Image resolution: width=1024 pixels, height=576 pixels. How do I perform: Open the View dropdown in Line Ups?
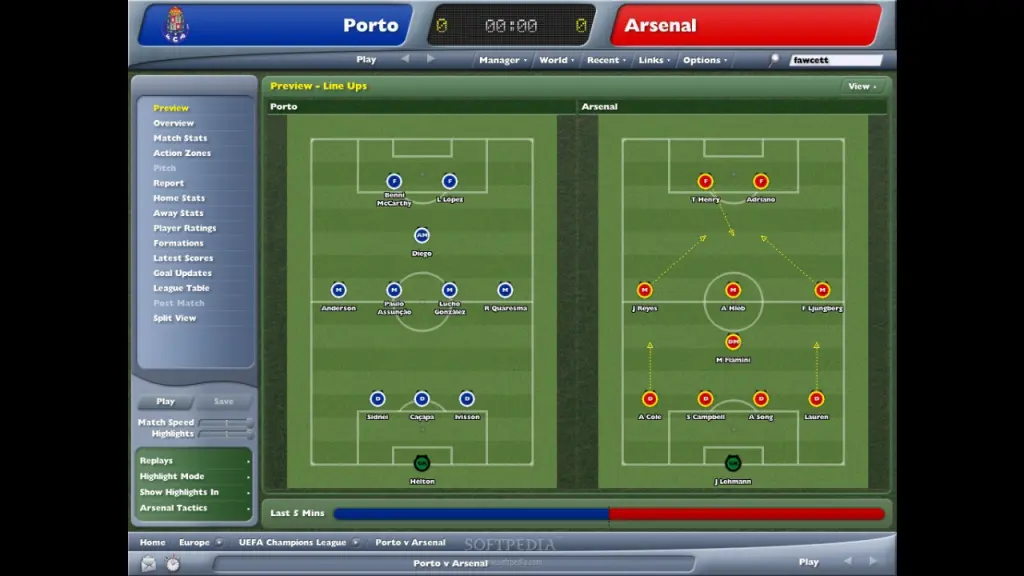861,86
